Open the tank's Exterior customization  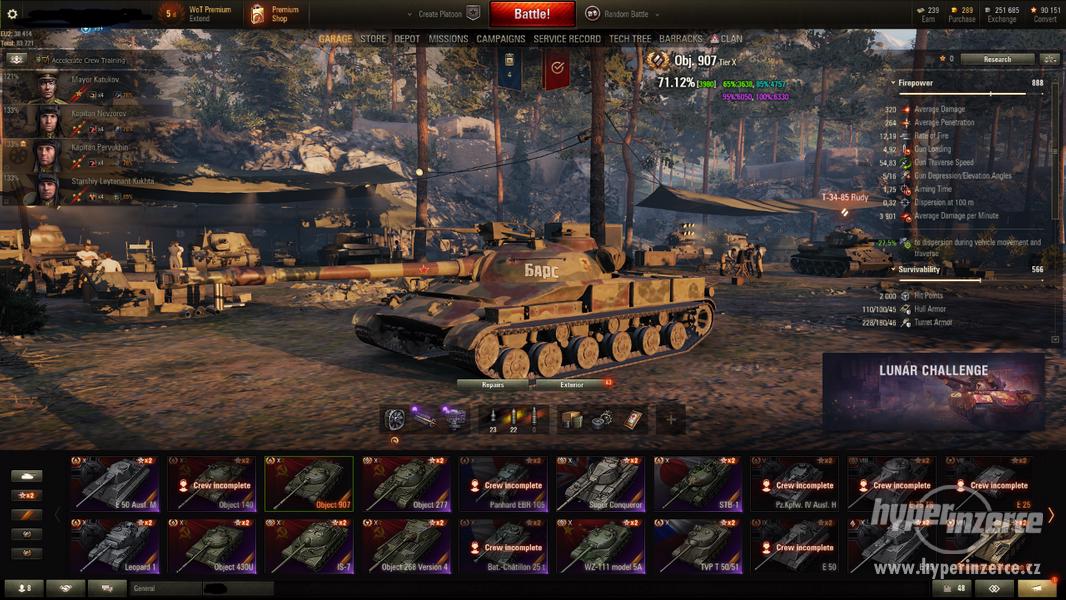[x=572, y=384]
